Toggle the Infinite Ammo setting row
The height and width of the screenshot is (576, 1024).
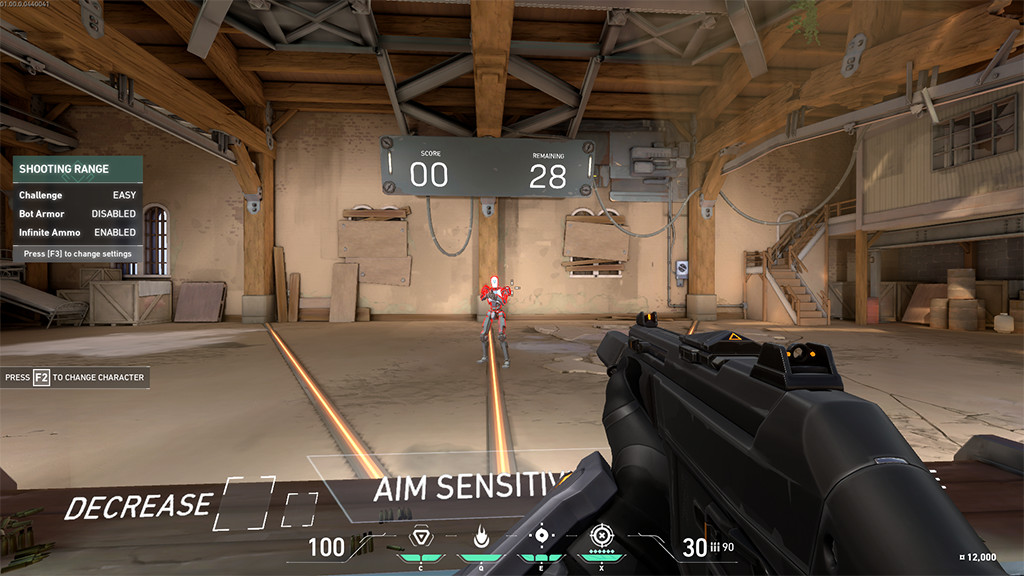[x=77, y=233]
